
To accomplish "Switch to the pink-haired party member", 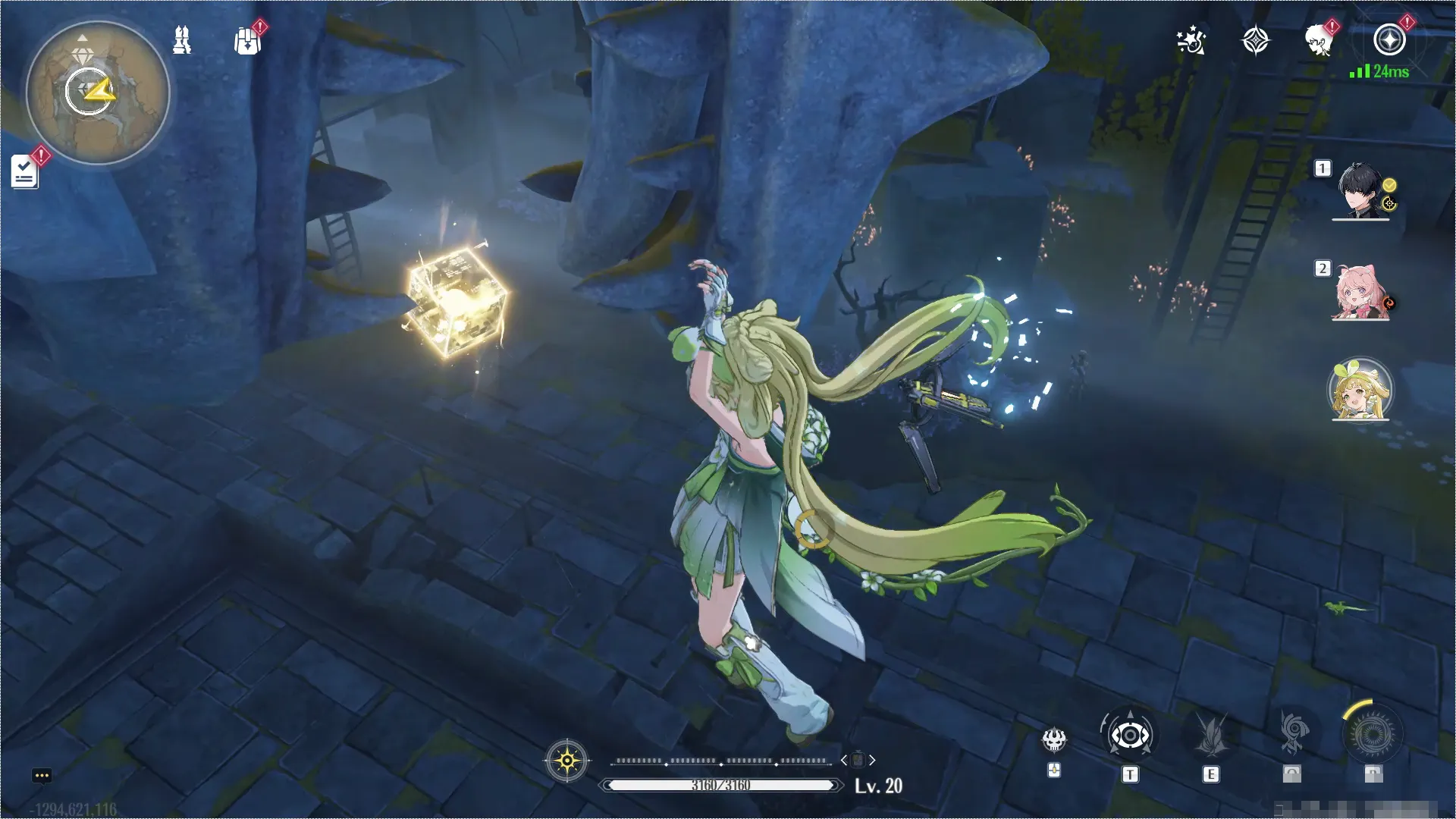I will pyautogui.click(x=1360, y=292).
